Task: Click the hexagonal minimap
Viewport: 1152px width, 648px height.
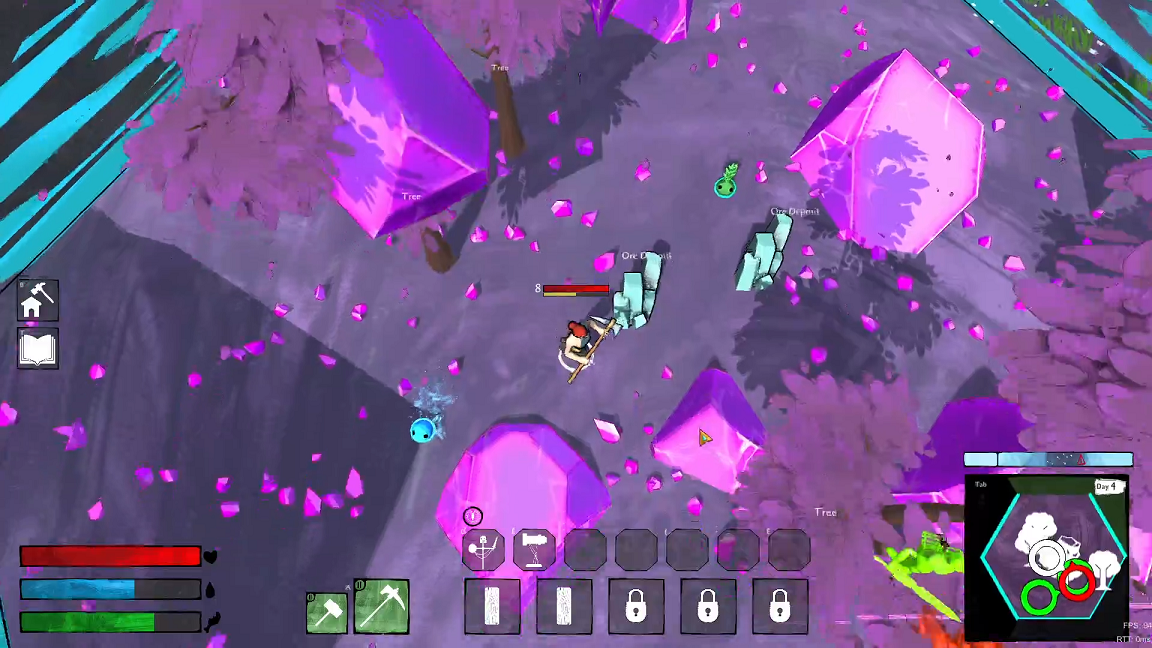Action: pos(1048,556)
